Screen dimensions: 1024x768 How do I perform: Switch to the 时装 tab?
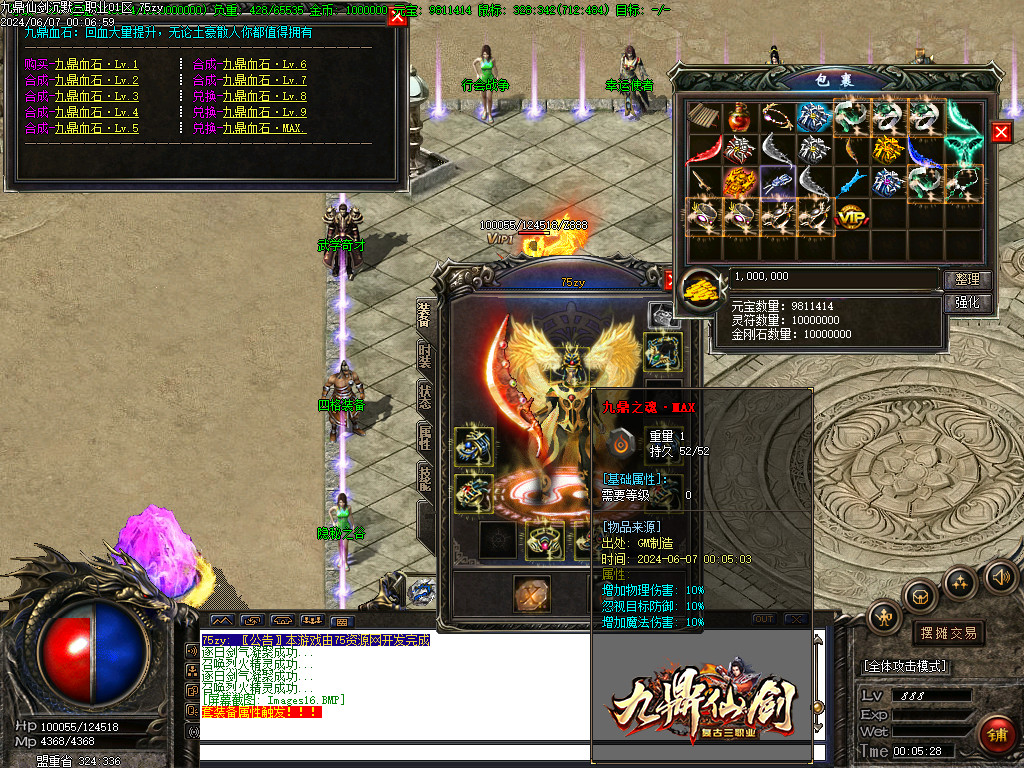point(424,358)
